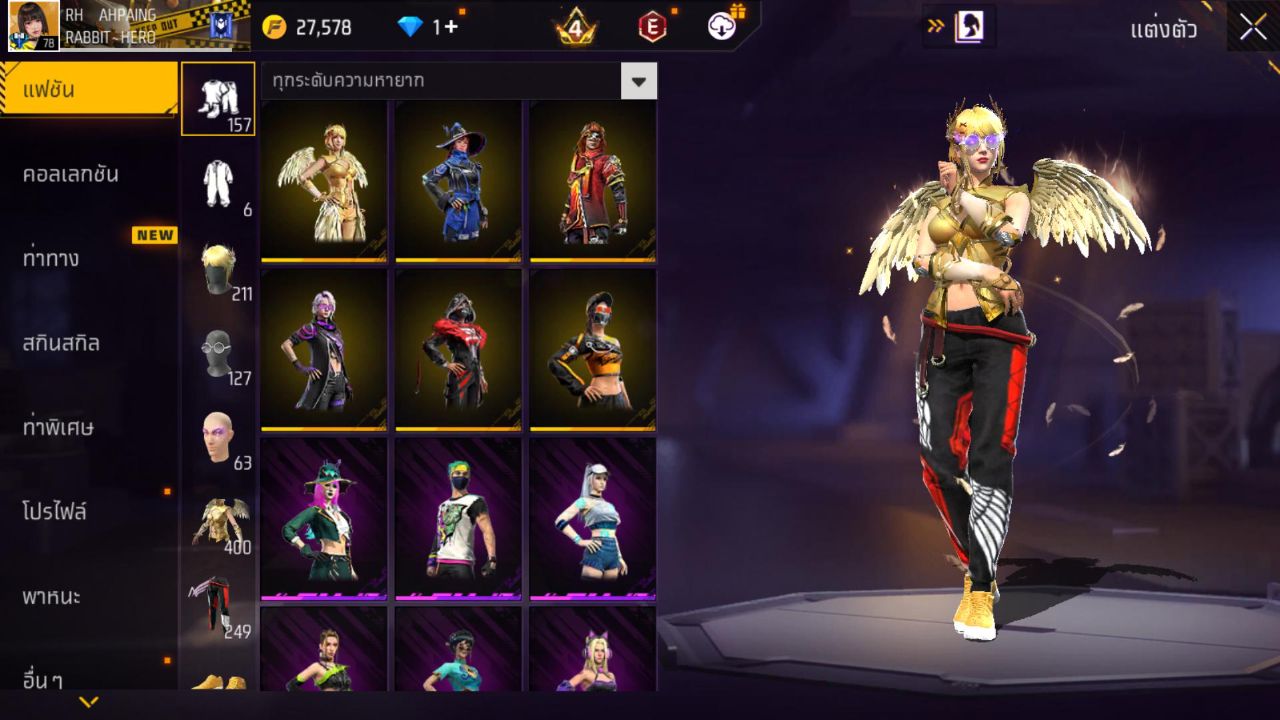Choose the face paint category icon
Image resolution: width=1280 pixels, height=720 pixels.
218,437
